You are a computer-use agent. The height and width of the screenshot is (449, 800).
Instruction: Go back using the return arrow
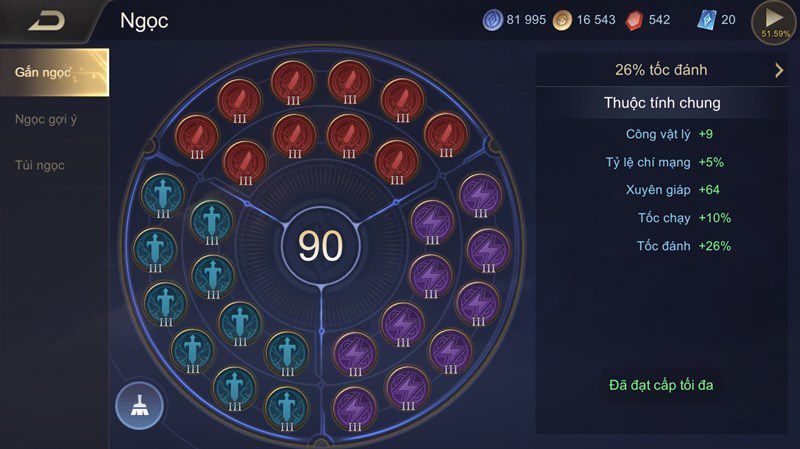45,20
